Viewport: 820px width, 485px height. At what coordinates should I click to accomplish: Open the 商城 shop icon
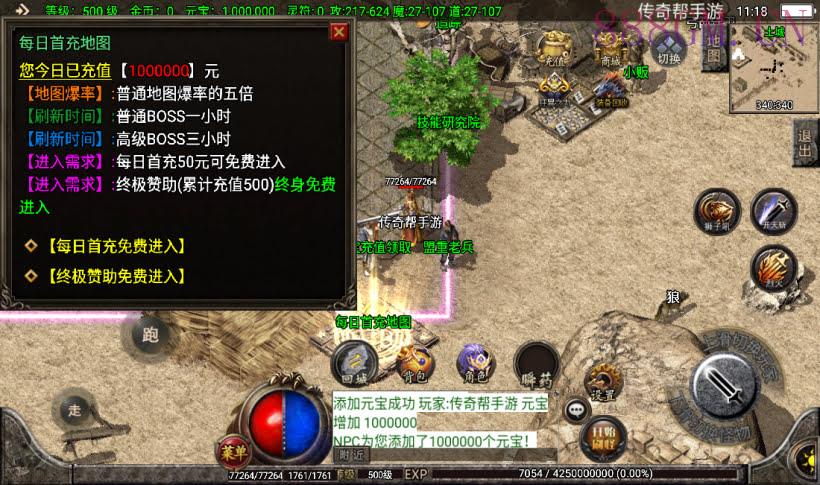pyautogui.click(x=610, y=48)
